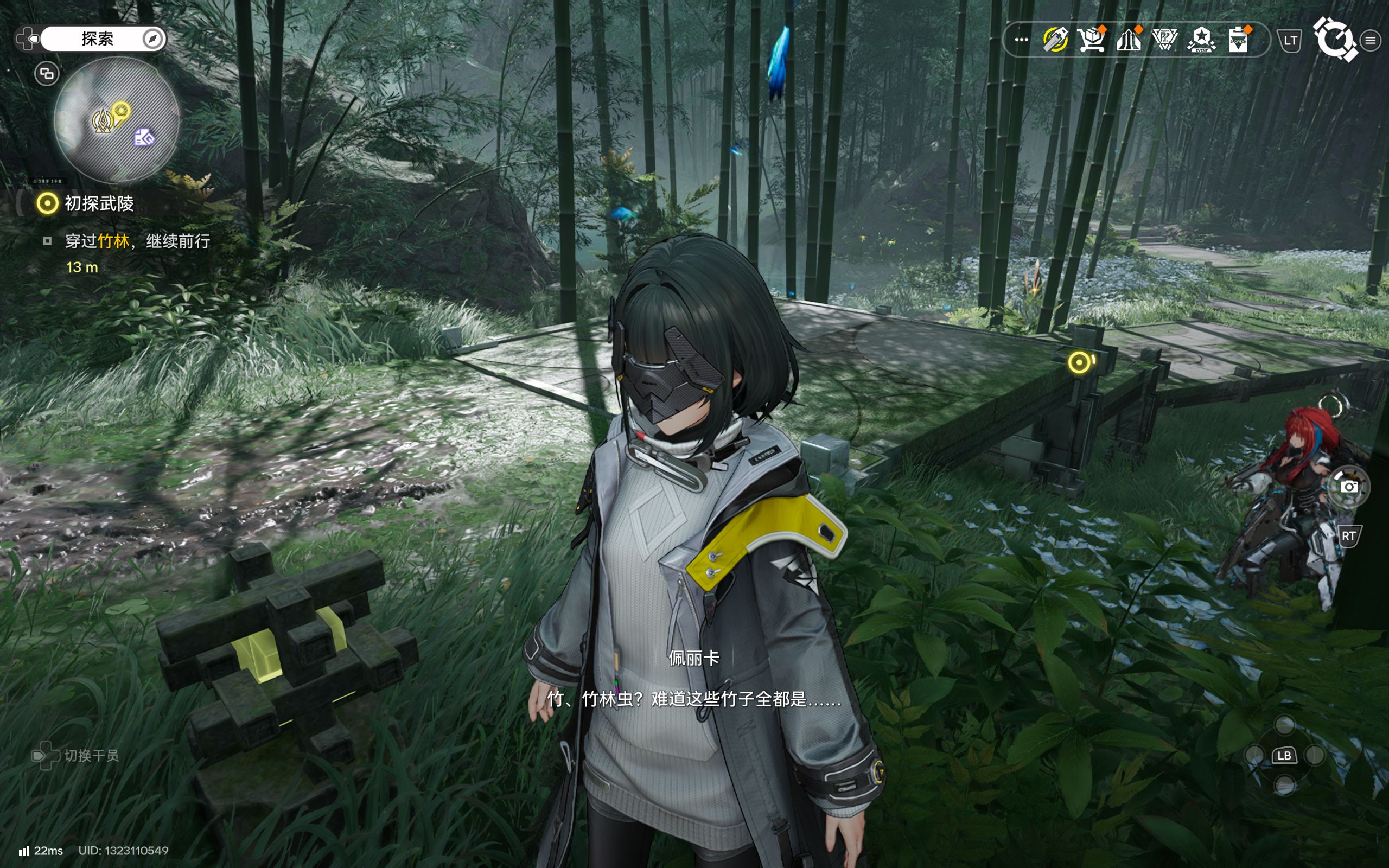This screenshot has width=1389, height=868.
Task: Open the EVENT star icon
Action: click(1201, 40)
